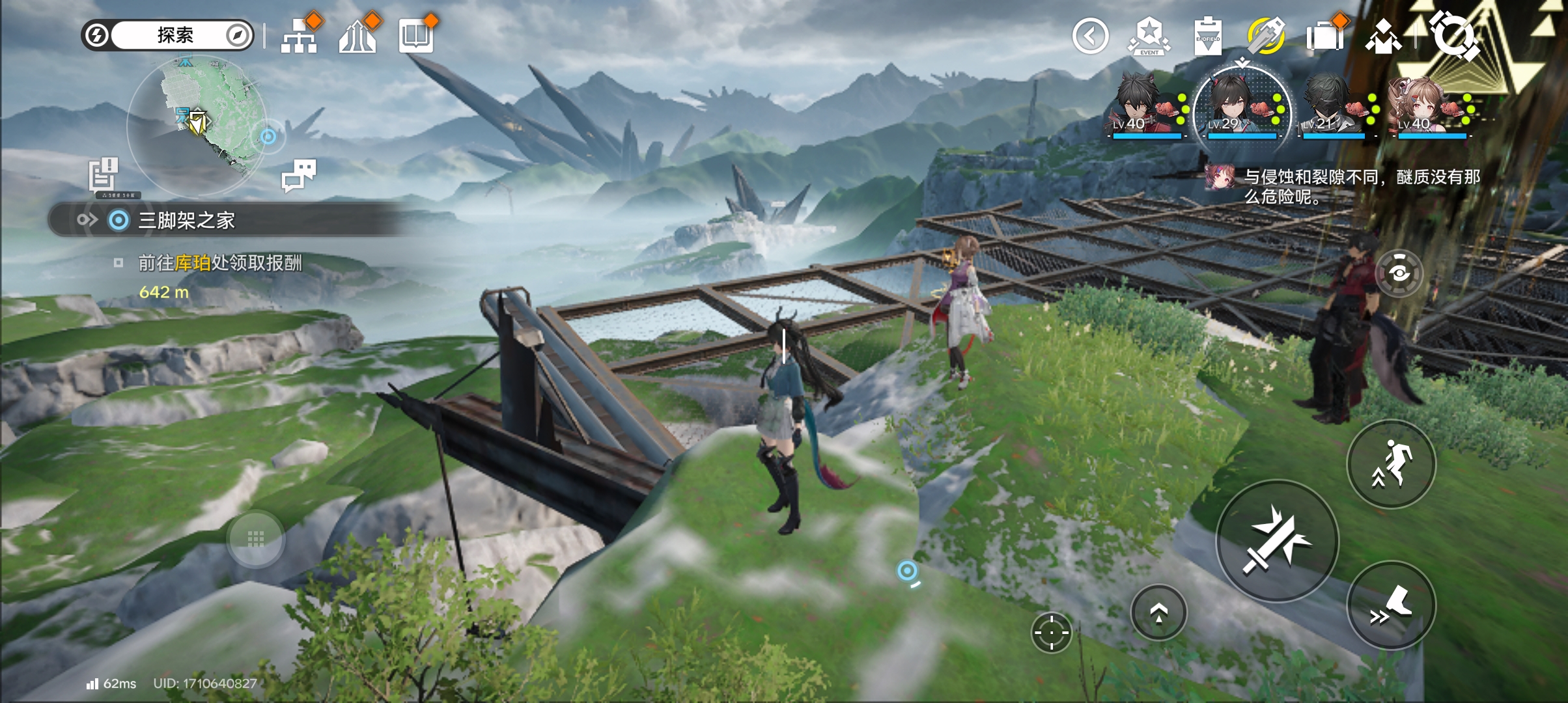Tap the crosshair lock-on target button

coord(1051,632)
